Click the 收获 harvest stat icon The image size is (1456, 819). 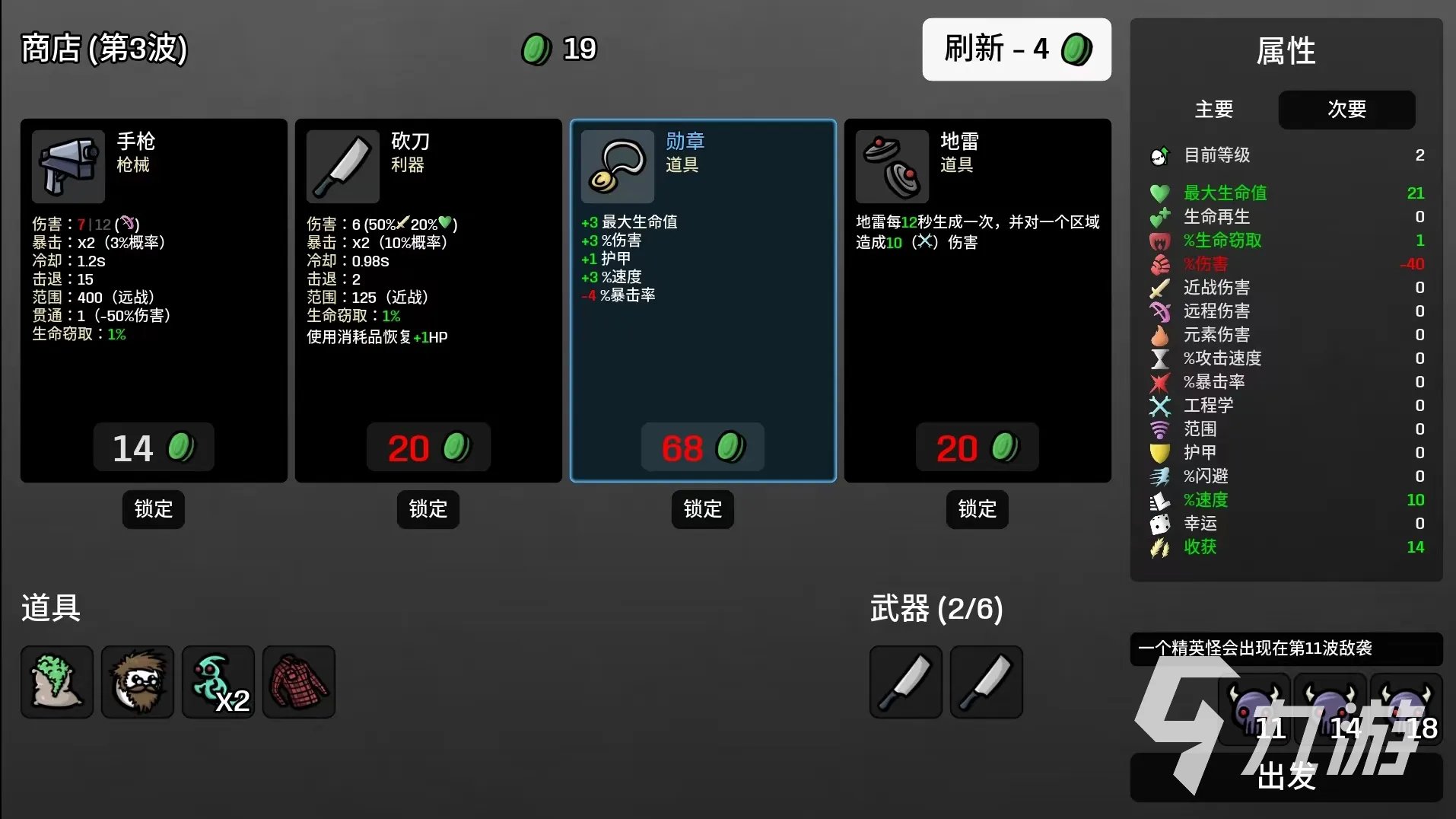pos(1159,547)
